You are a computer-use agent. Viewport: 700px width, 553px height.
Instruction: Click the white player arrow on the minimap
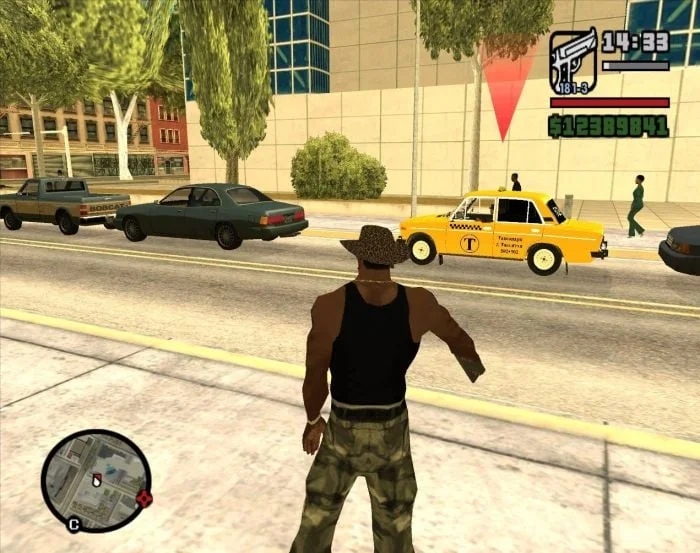pyautogui.click(x=97, y=480)
